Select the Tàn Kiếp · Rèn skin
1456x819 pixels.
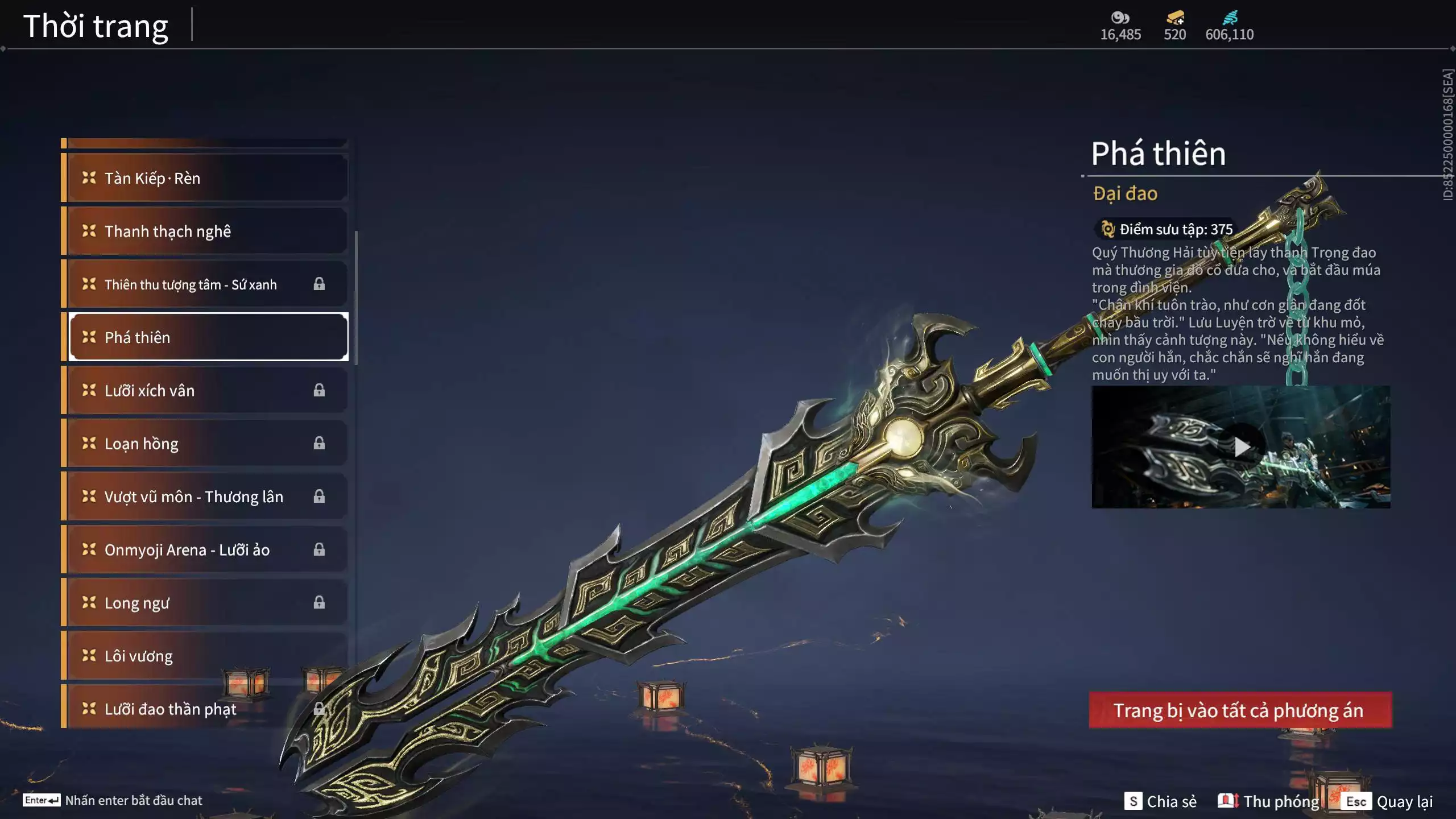pyautogui.click(x=205, y=178)
